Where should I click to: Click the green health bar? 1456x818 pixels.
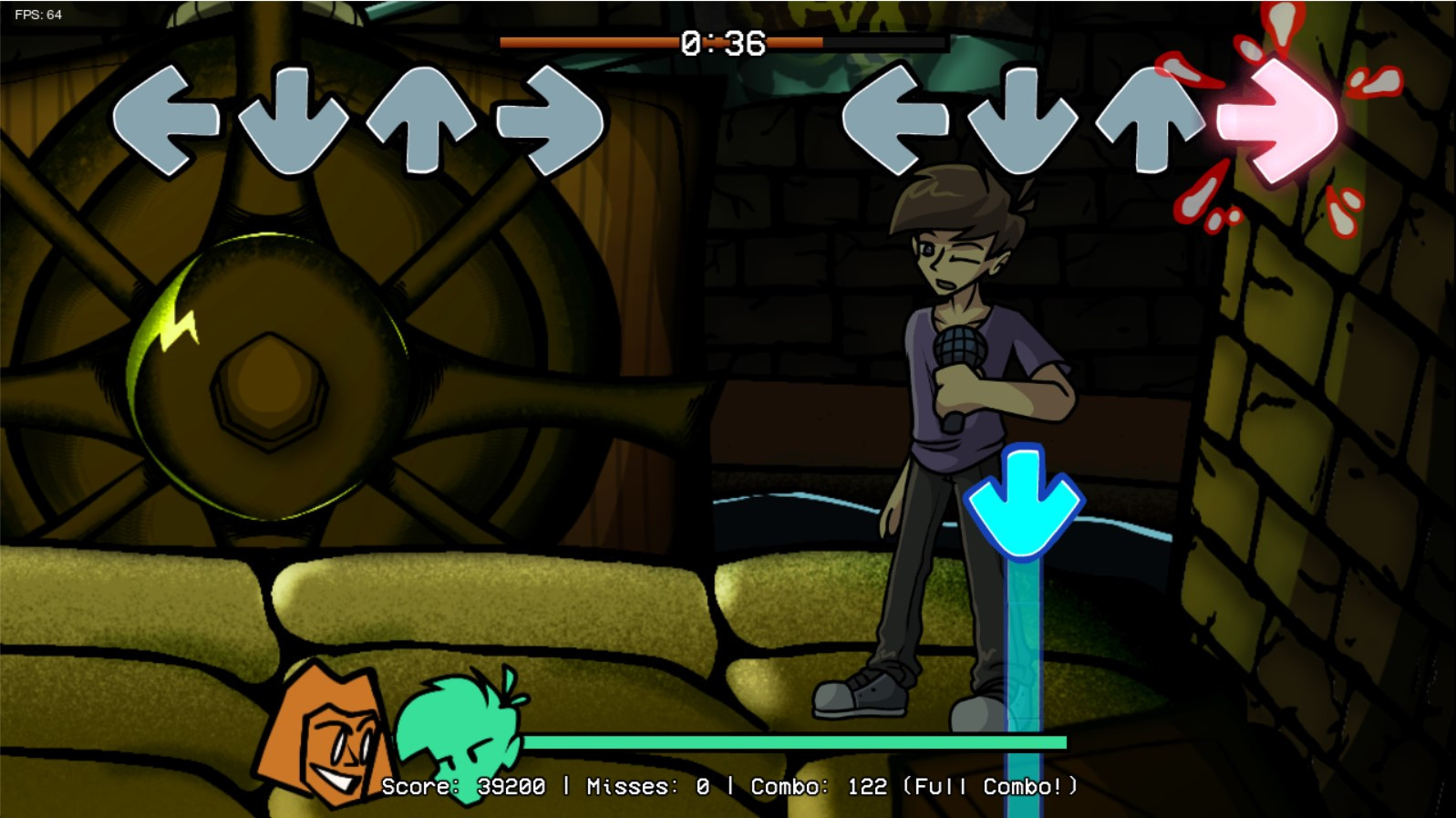pos(793,740)
